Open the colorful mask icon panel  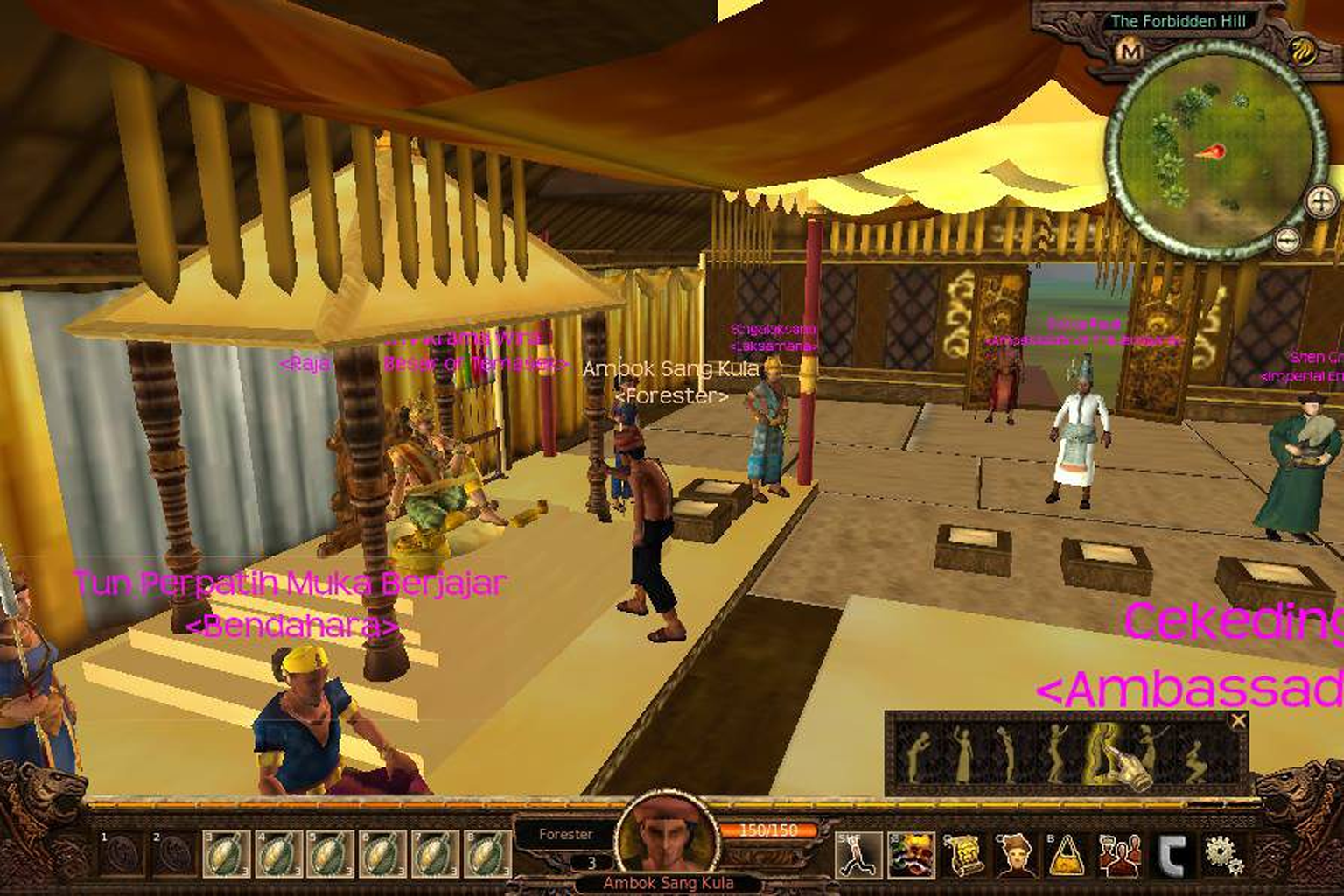click(x=911, y=855)
